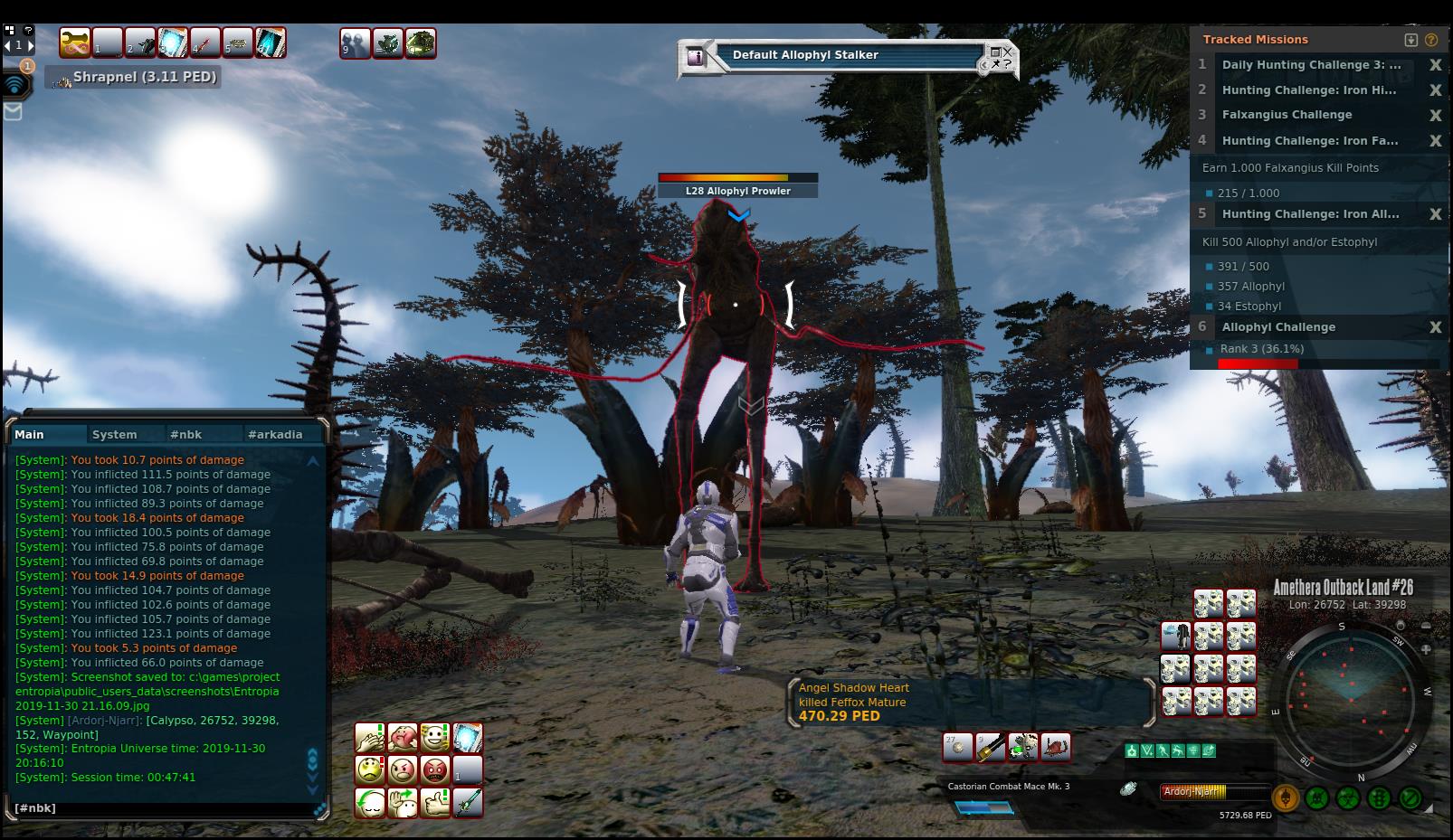Viewport: 1453px width, 840px height.
Task: Click the yellow skull status icon
Action: point(1285,798)
